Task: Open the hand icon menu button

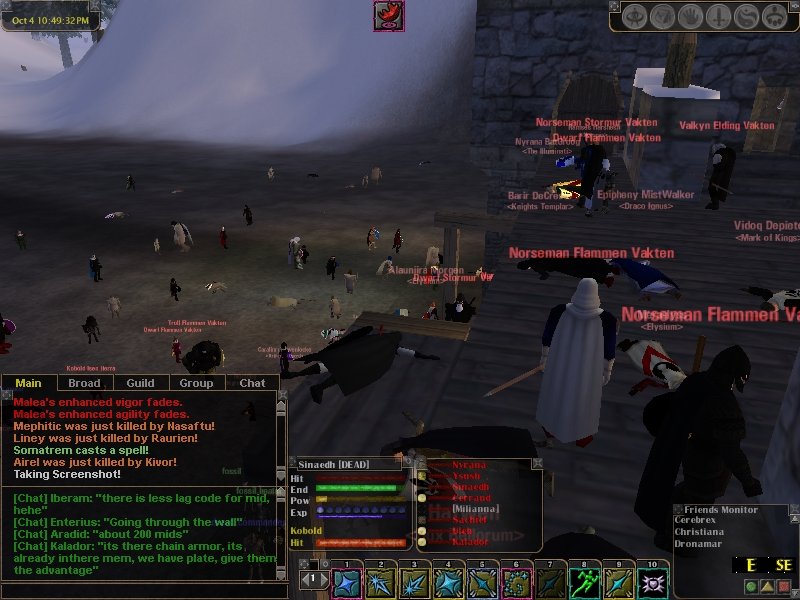Action: 691,17
